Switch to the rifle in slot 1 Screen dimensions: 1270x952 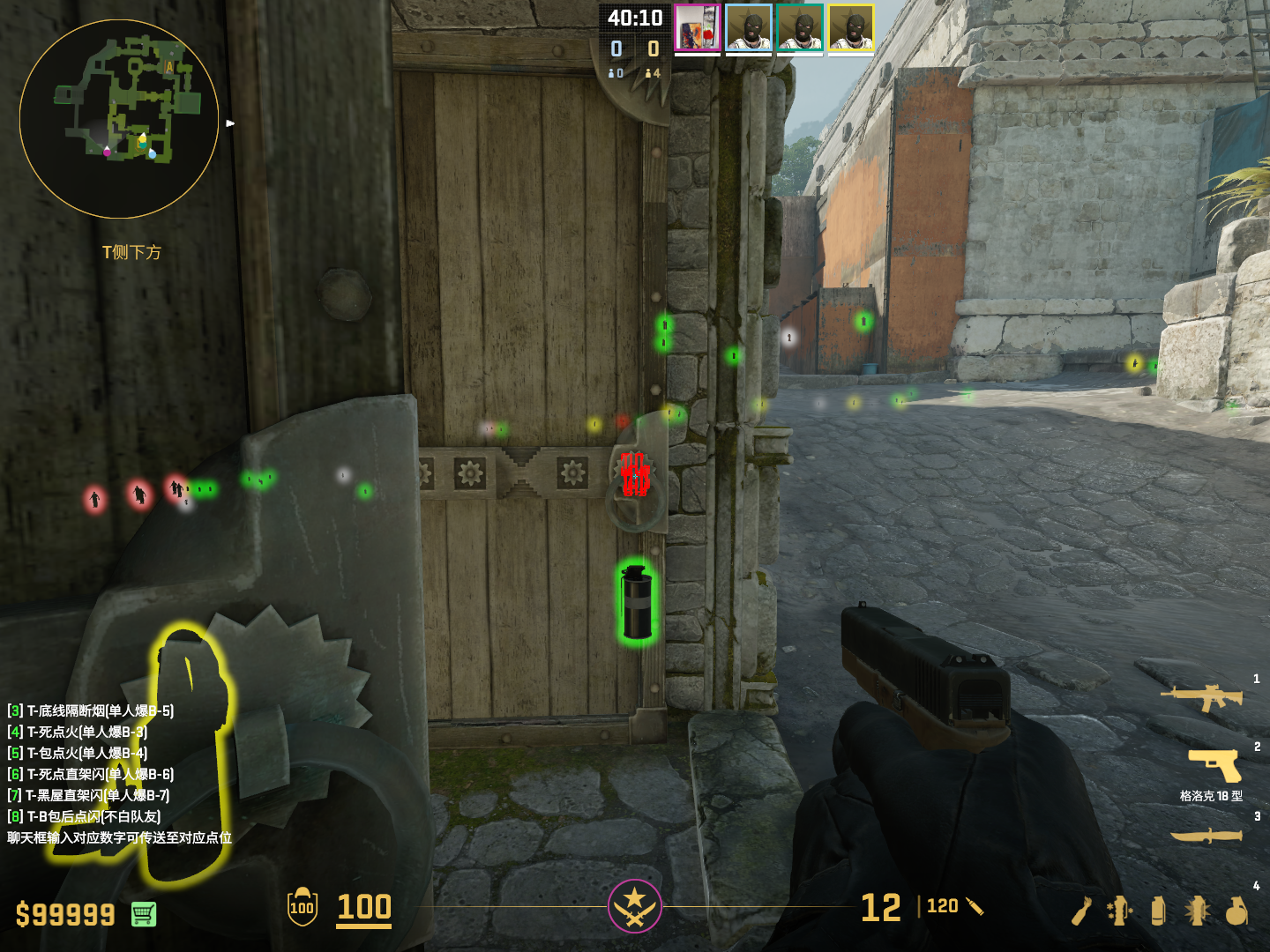[1202, 697]
